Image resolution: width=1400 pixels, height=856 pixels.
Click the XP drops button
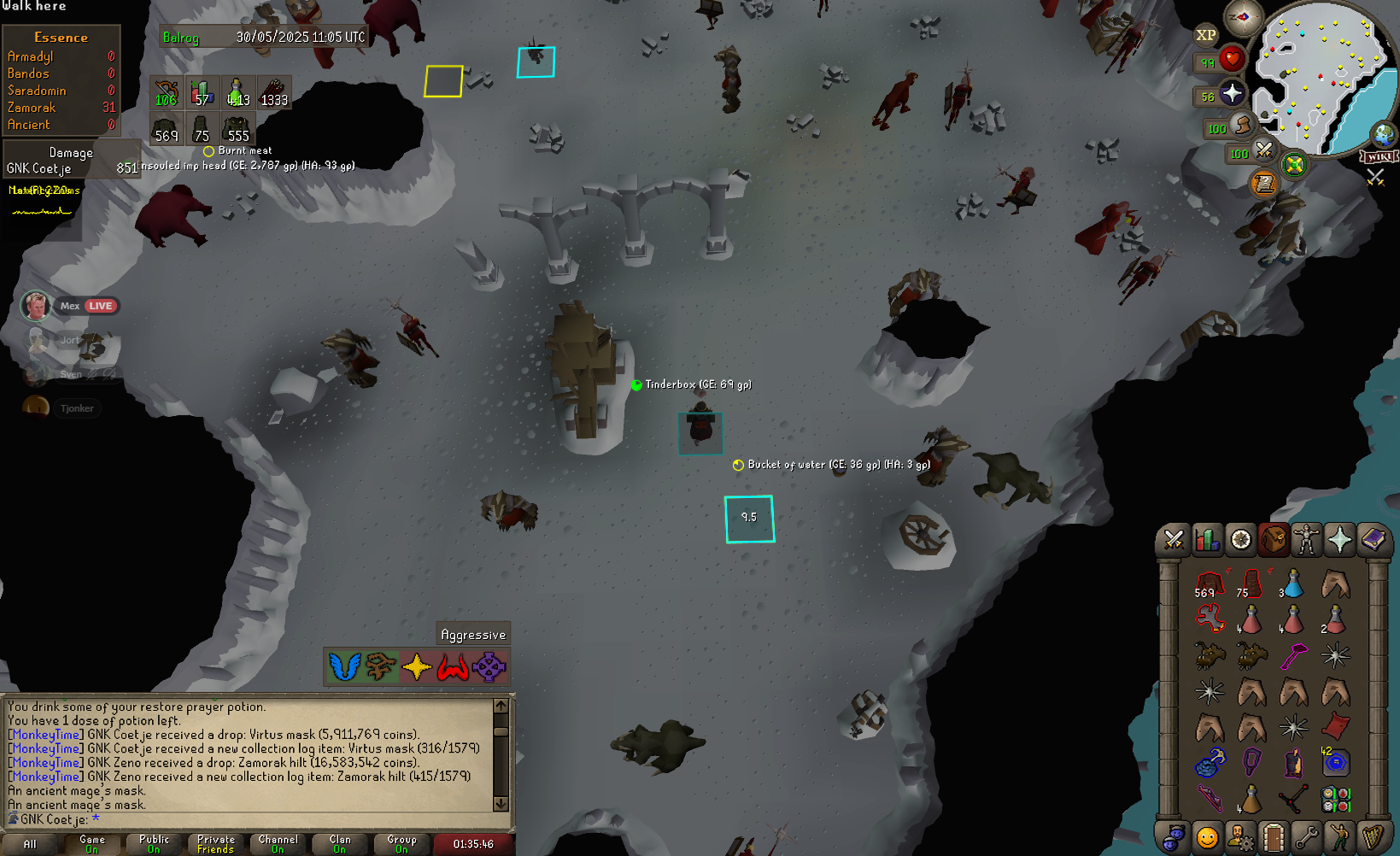coord(1205,35)
